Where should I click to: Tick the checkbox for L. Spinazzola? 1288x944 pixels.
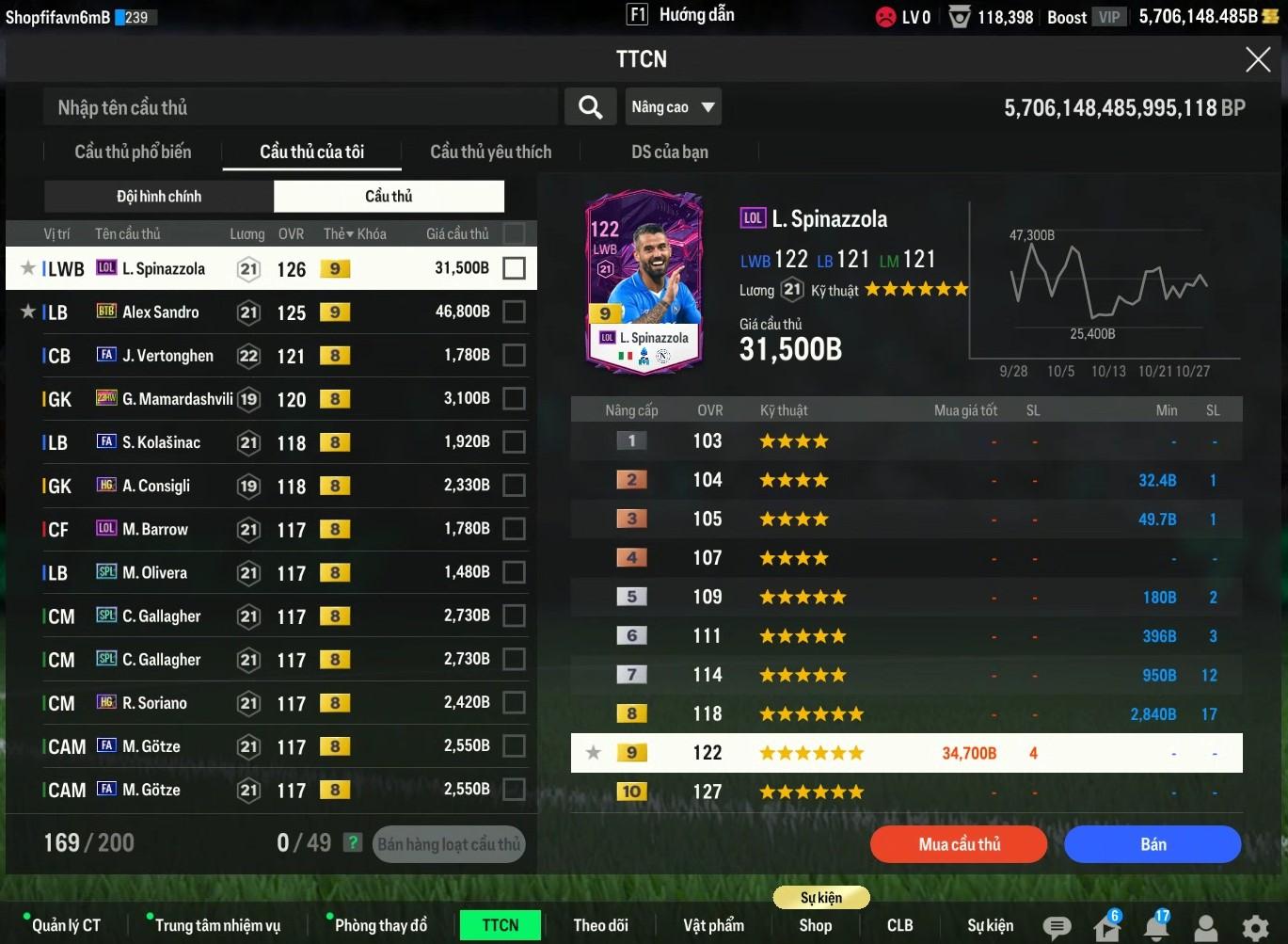(514, 268)
